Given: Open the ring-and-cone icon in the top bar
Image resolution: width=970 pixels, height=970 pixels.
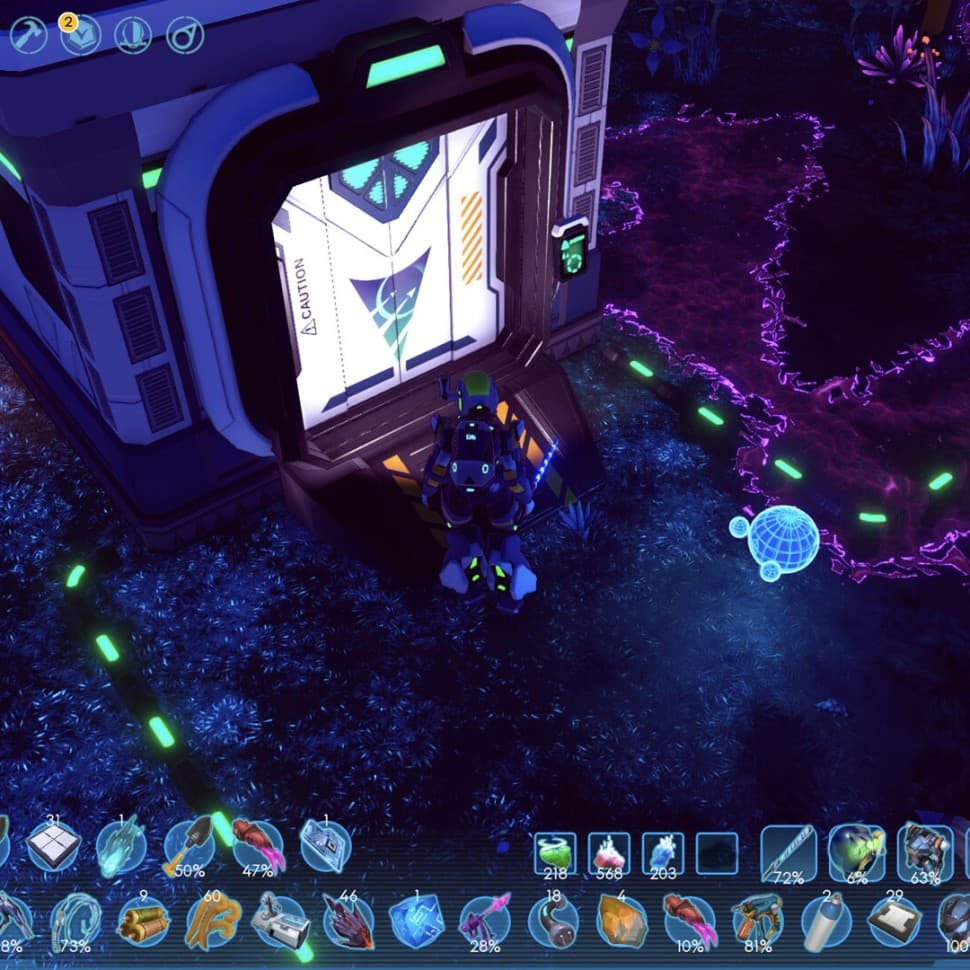Looking at the screenshot, I should coord(185,36).
